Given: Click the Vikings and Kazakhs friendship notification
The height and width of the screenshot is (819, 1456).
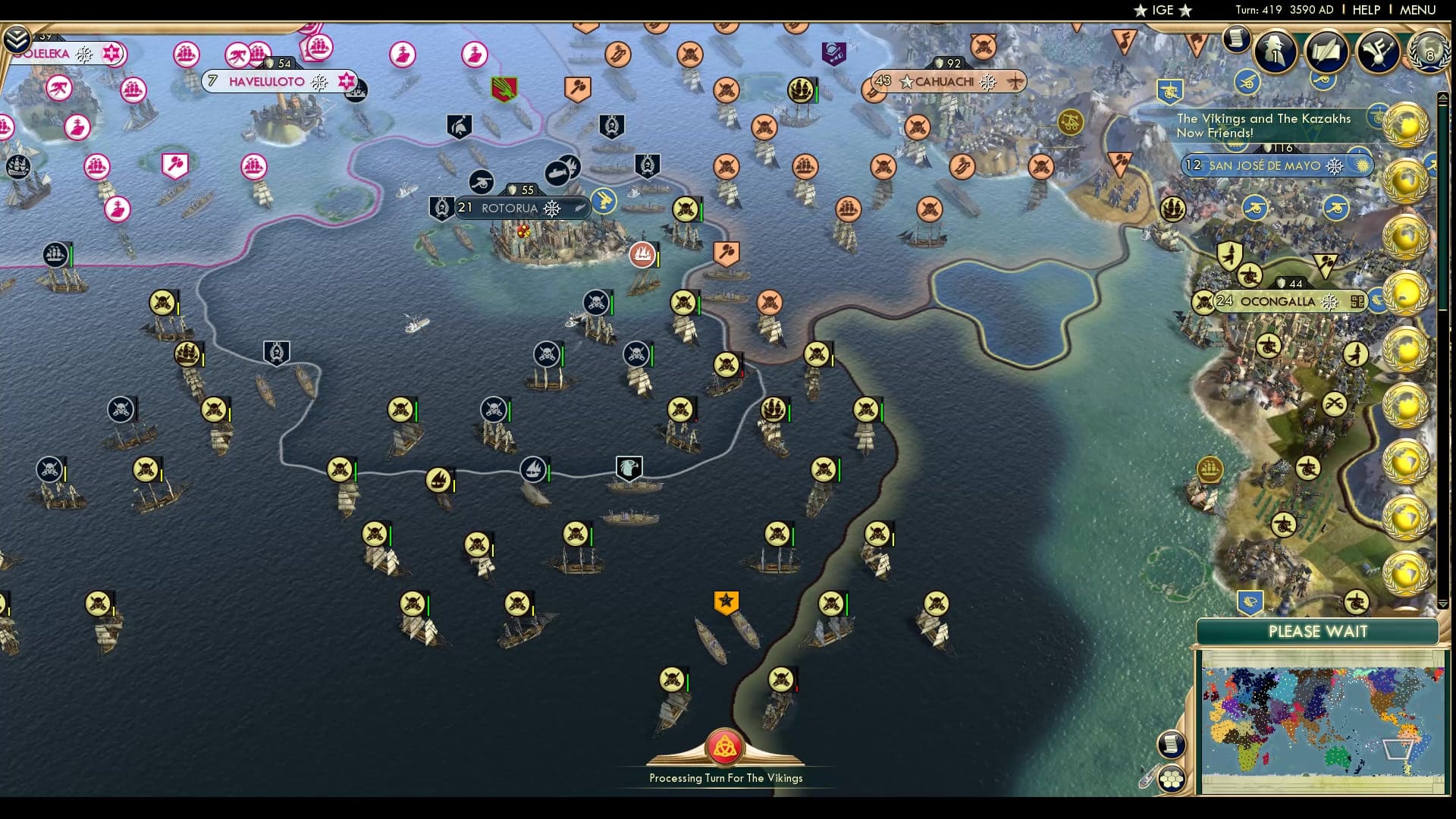Looking at the screenshot, I should [1263, 125].
